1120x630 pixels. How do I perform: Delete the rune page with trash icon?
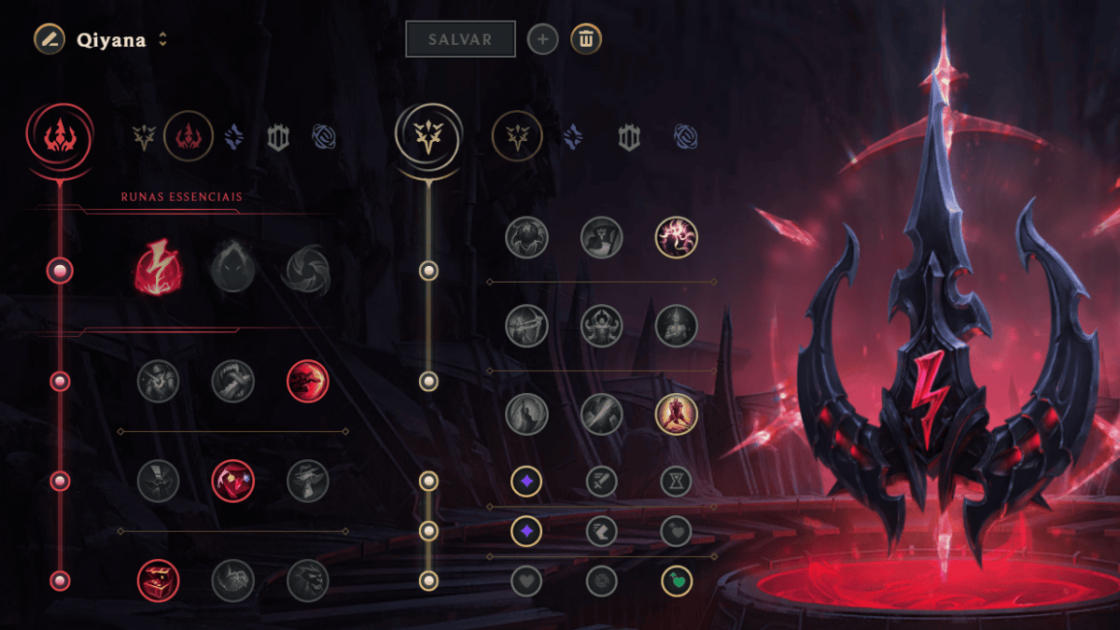click(586, 39)
